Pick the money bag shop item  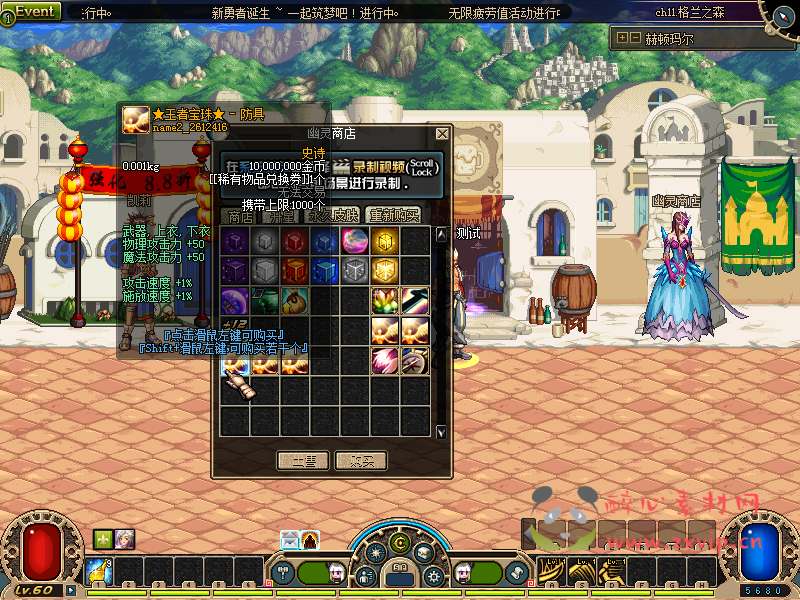(295, 301)
